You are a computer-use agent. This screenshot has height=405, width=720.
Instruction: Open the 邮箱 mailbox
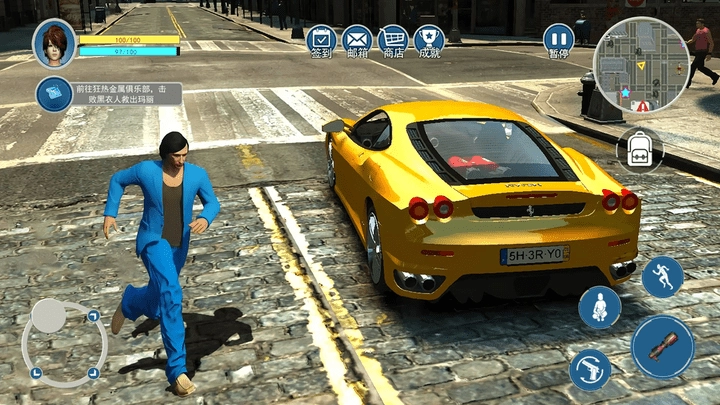357,40
